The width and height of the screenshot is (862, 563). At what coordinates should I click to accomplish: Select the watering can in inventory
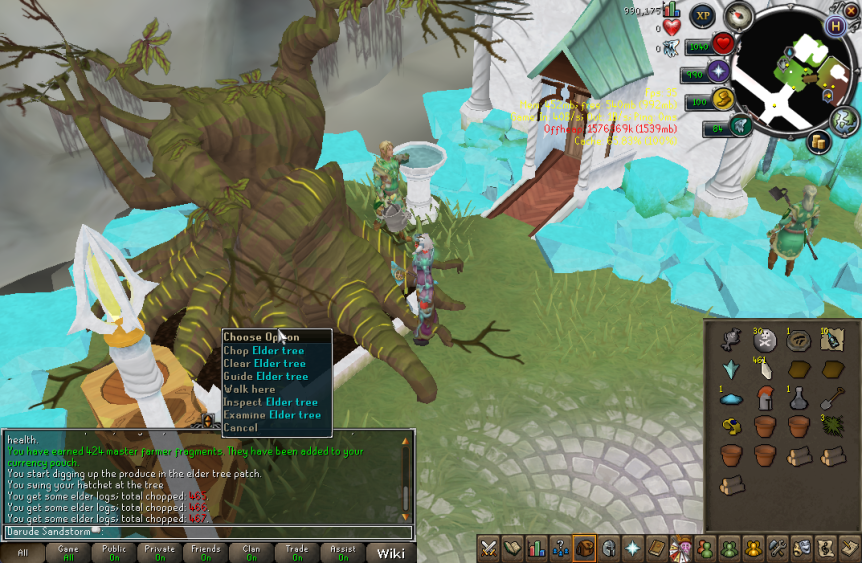[731, 340]
